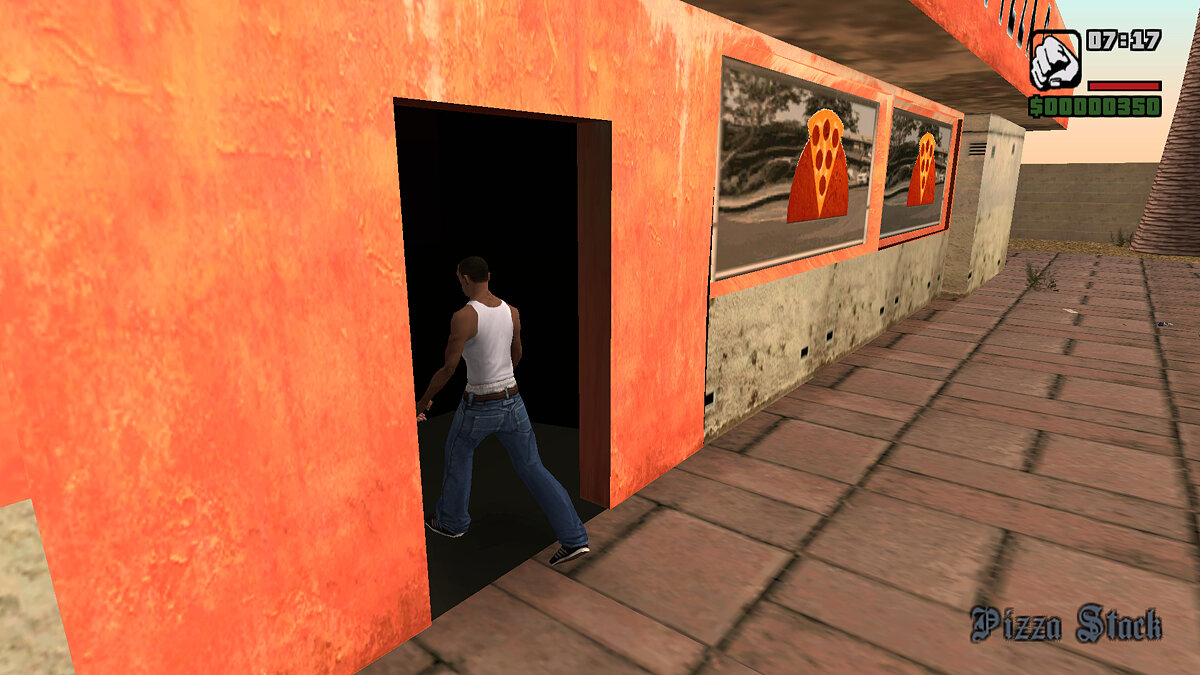Screen dimensions: 1200x675
Task: Click the fist weapon icon
Action: click(1054, 61)
